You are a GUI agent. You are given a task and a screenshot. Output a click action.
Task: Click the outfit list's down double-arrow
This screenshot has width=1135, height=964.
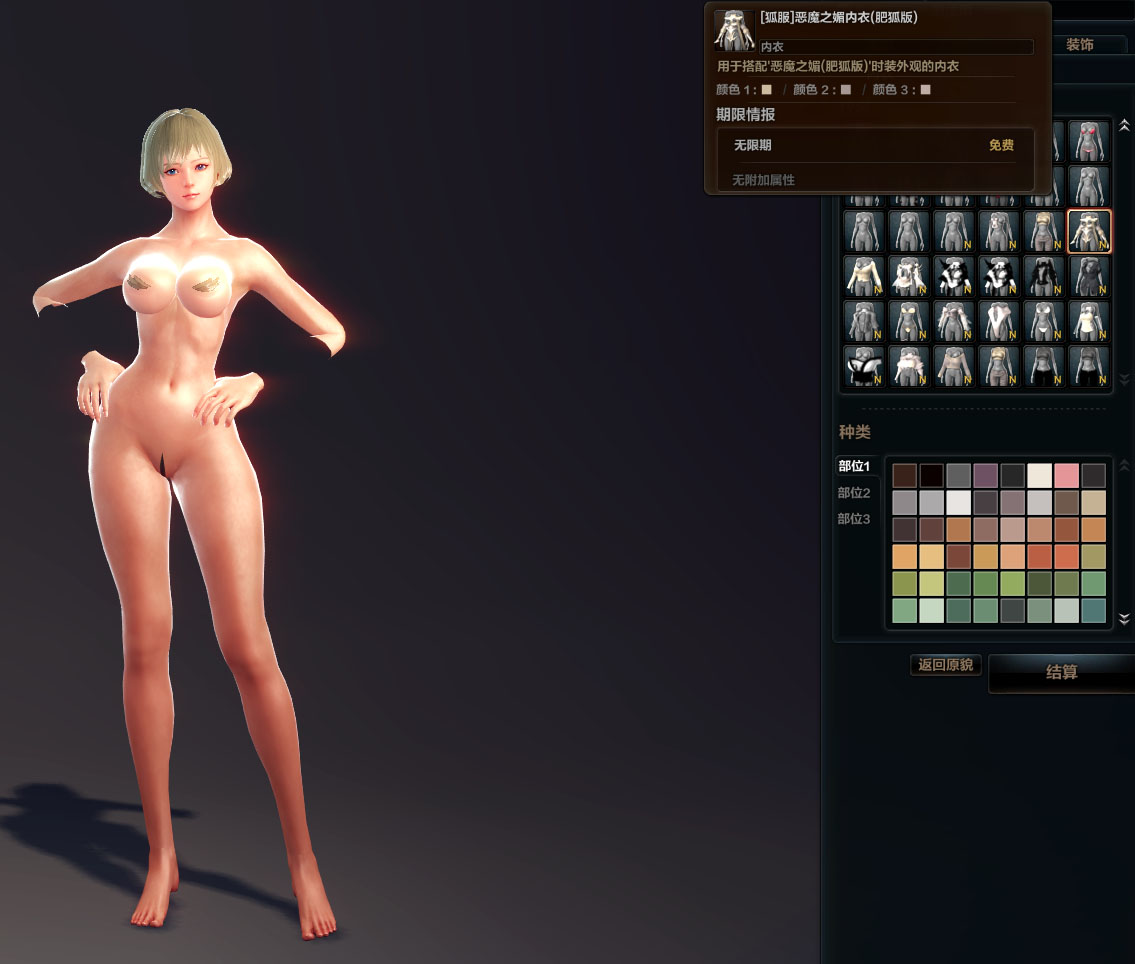[1124, 380]
